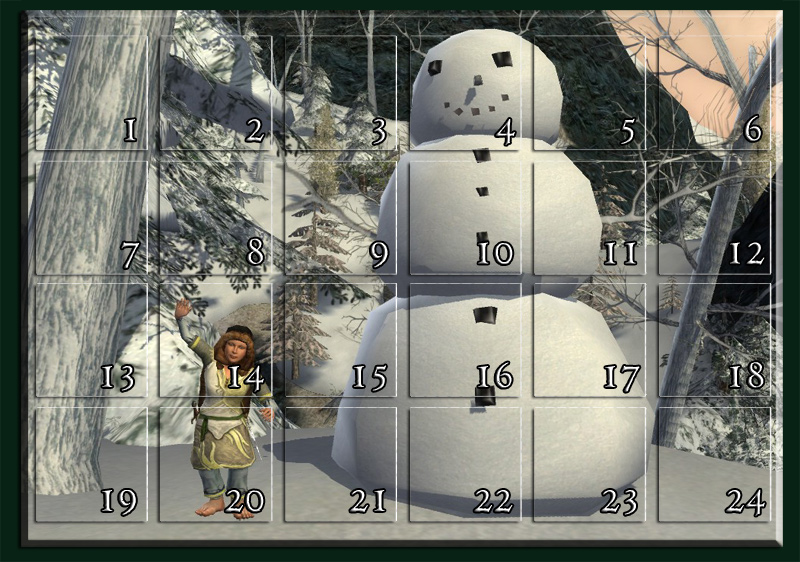Screen dimensions: 800x562
Task: Click the door numbered 10
Action: 465,218
